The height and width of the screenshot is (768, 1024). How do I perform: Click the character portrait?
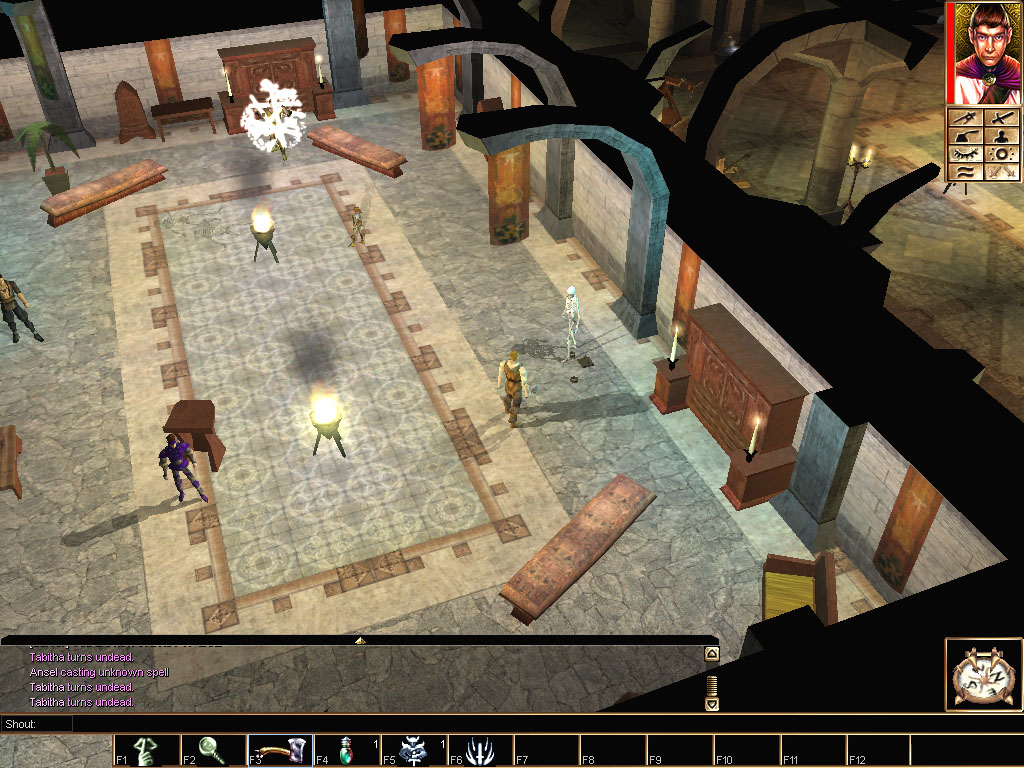[984, 53]
